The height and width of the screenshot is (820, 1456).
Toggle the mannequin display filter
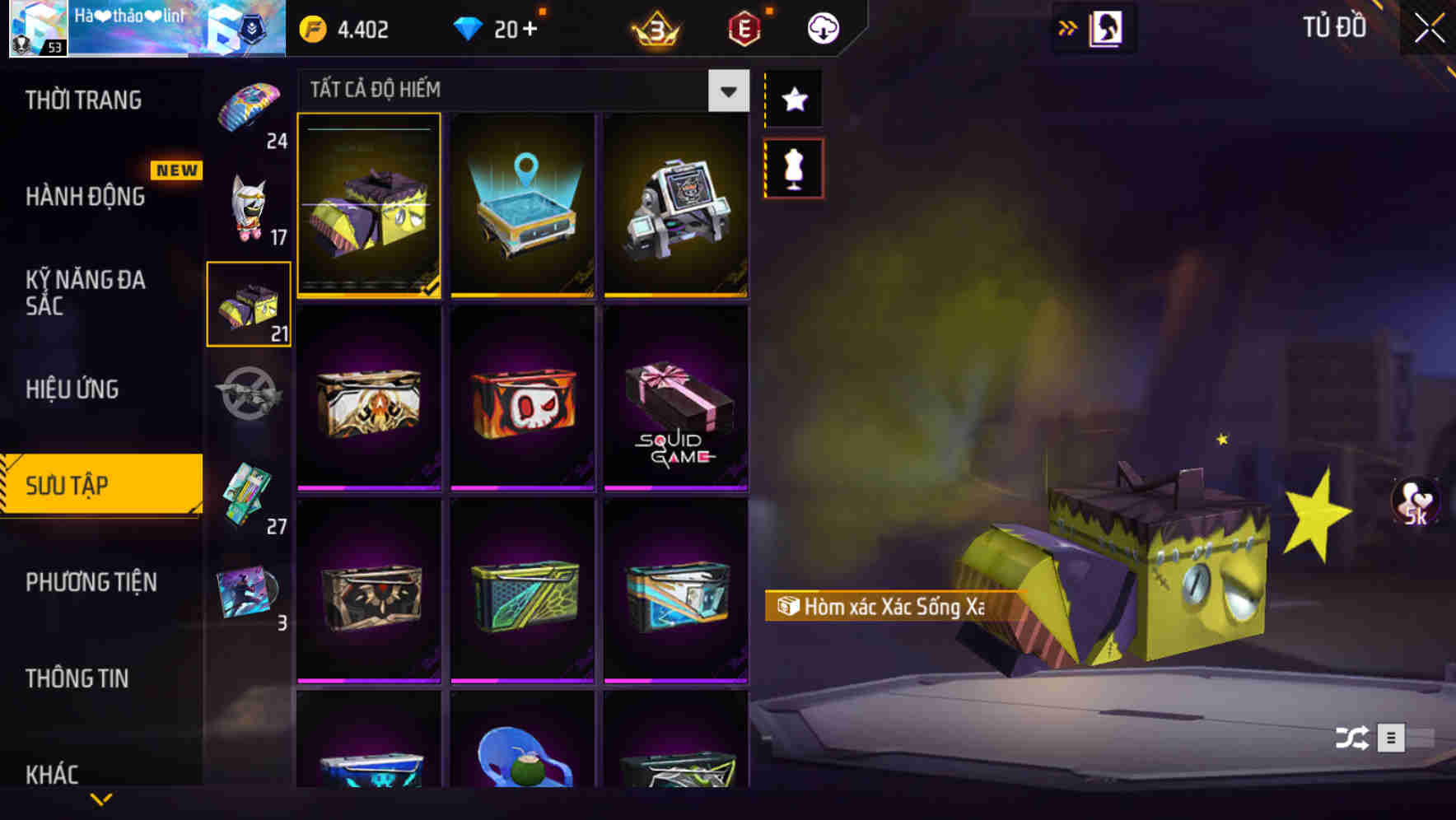coord(795,167)
